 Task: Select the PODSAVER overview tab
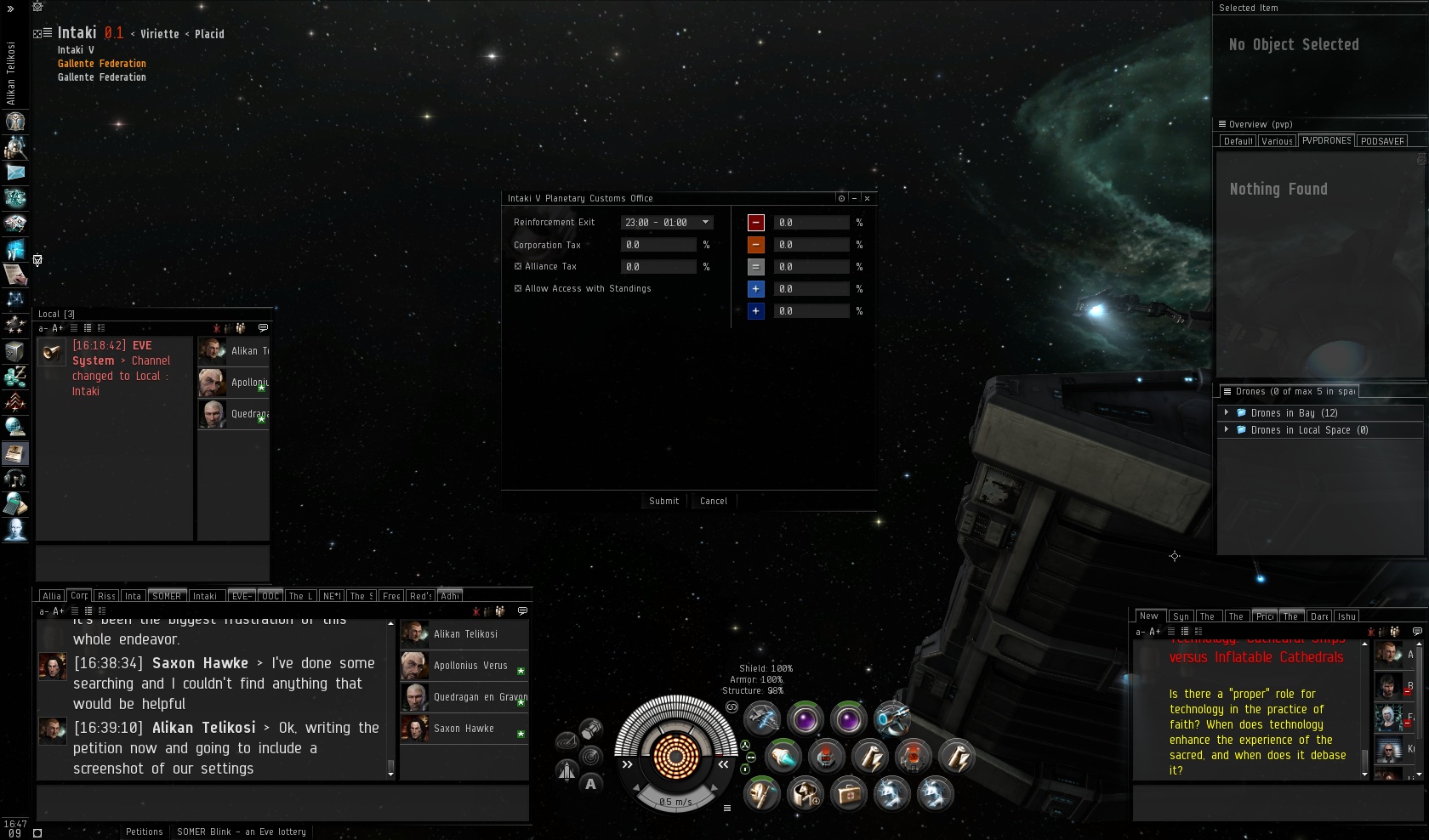pos(1382,141)
